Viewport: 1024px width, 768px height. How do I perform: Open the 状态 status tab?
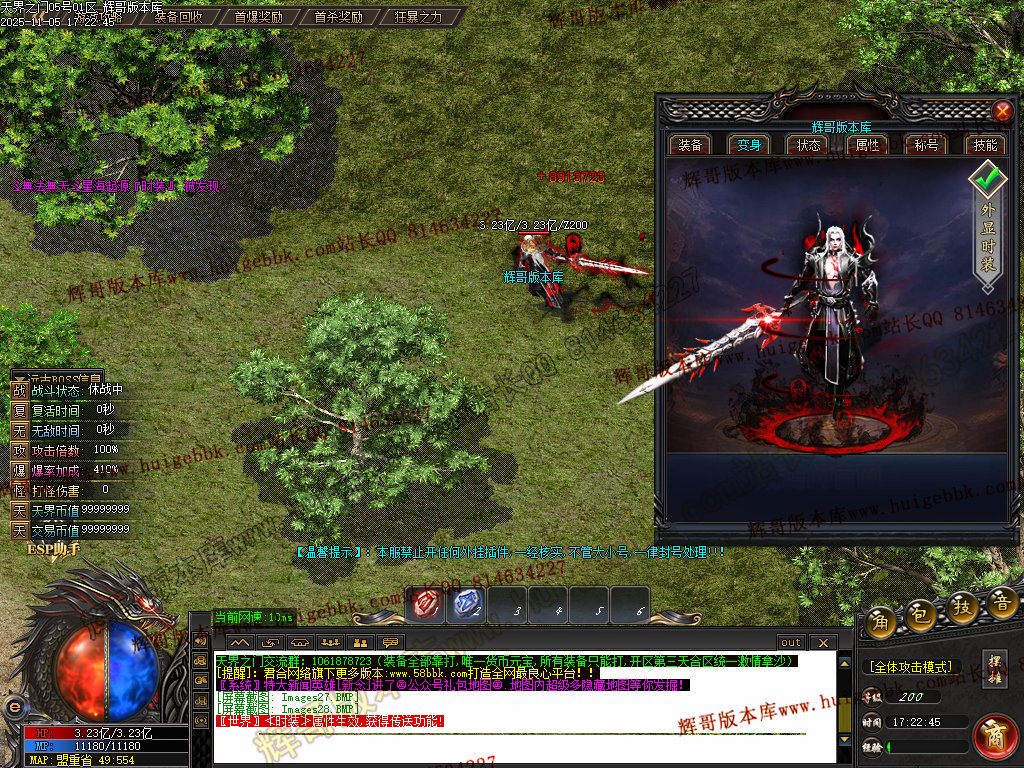point(808,145)
